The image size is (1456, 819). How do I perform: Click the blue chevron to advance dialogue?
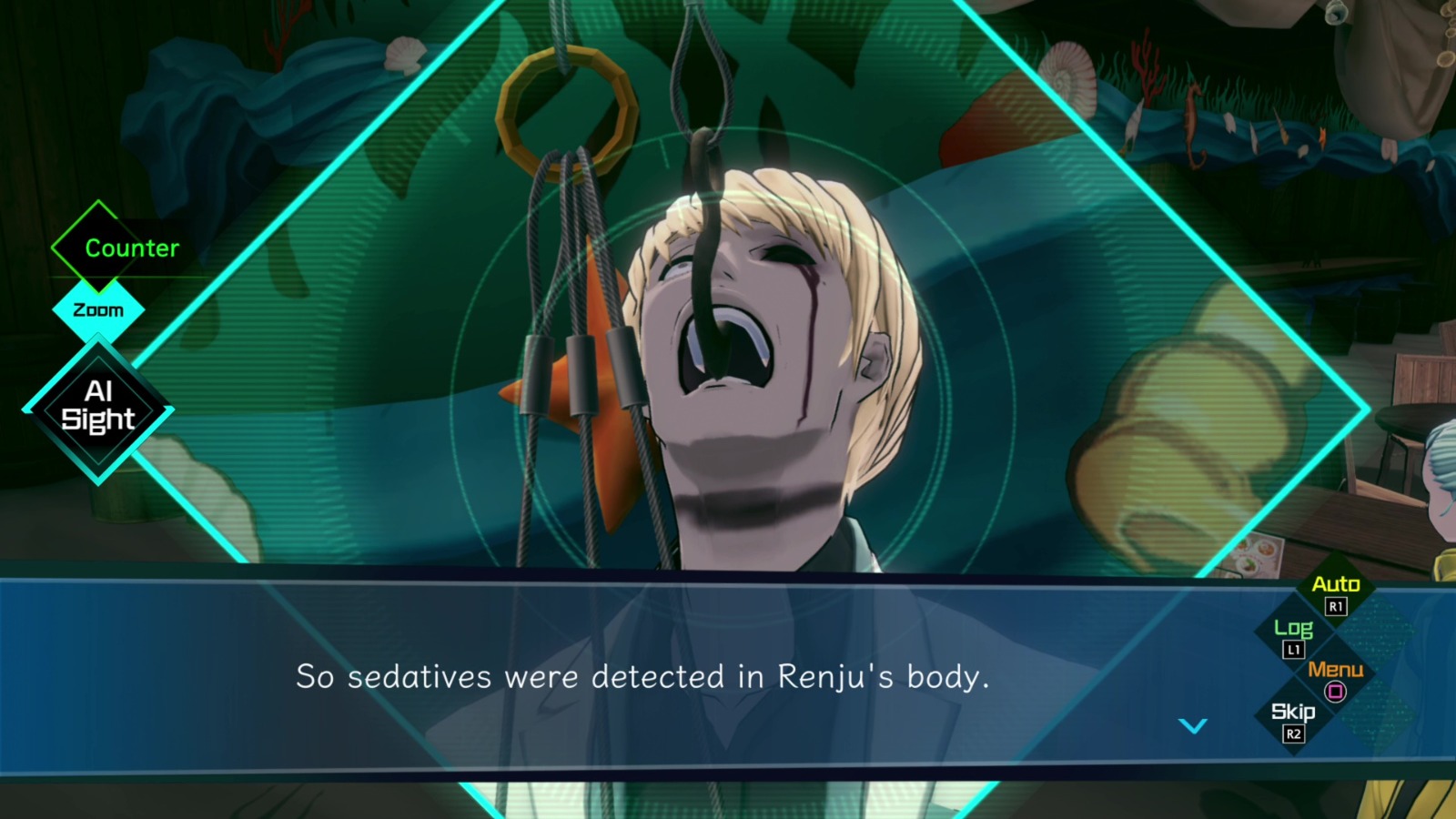click(x=1192, y=726)
